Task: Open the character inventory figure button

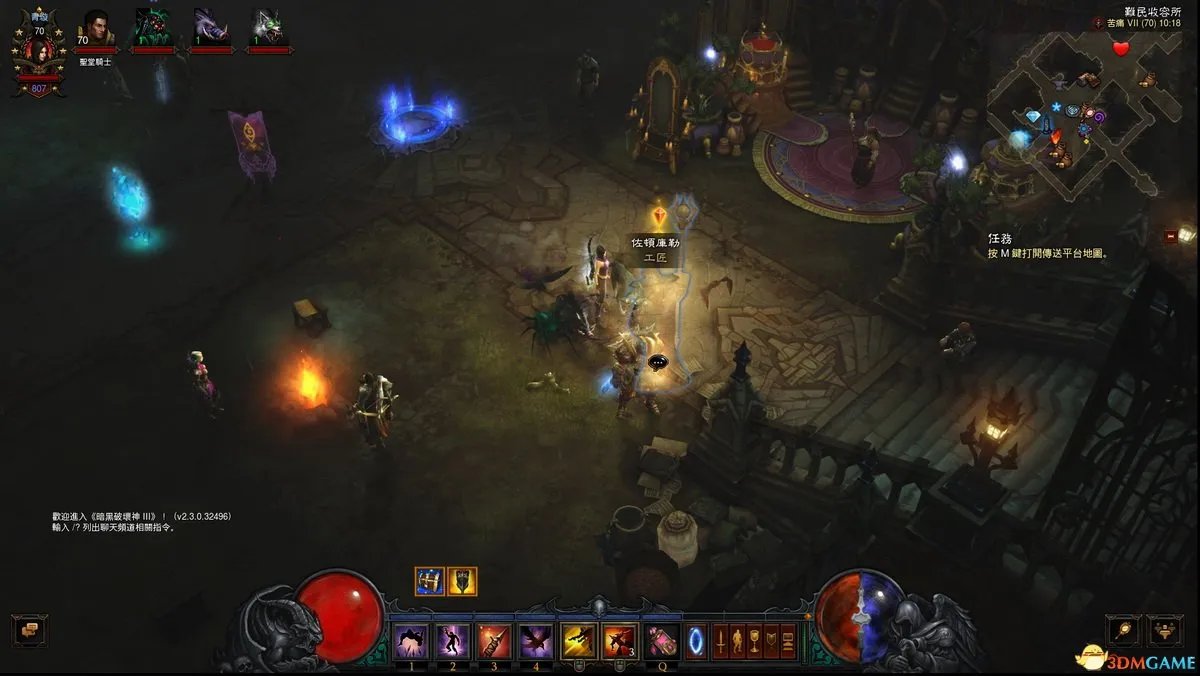Action: 738,640
